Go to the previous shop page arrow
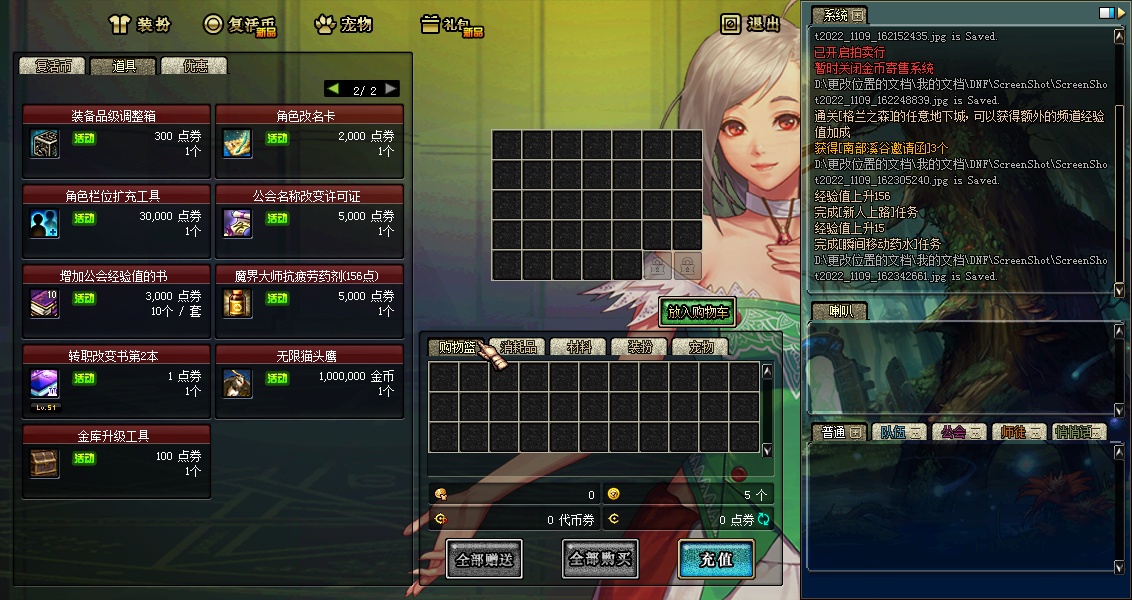 point(333,89)
